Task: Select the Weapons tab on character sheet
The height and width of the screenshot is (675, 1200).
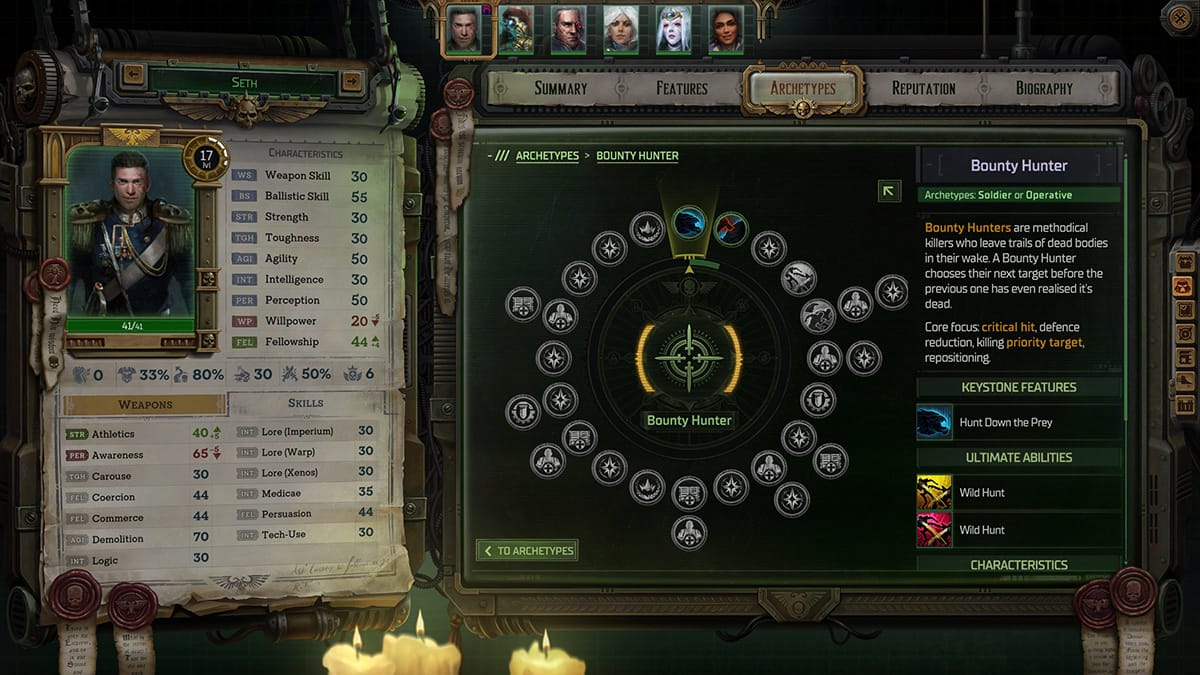Action: coord(145,404)
